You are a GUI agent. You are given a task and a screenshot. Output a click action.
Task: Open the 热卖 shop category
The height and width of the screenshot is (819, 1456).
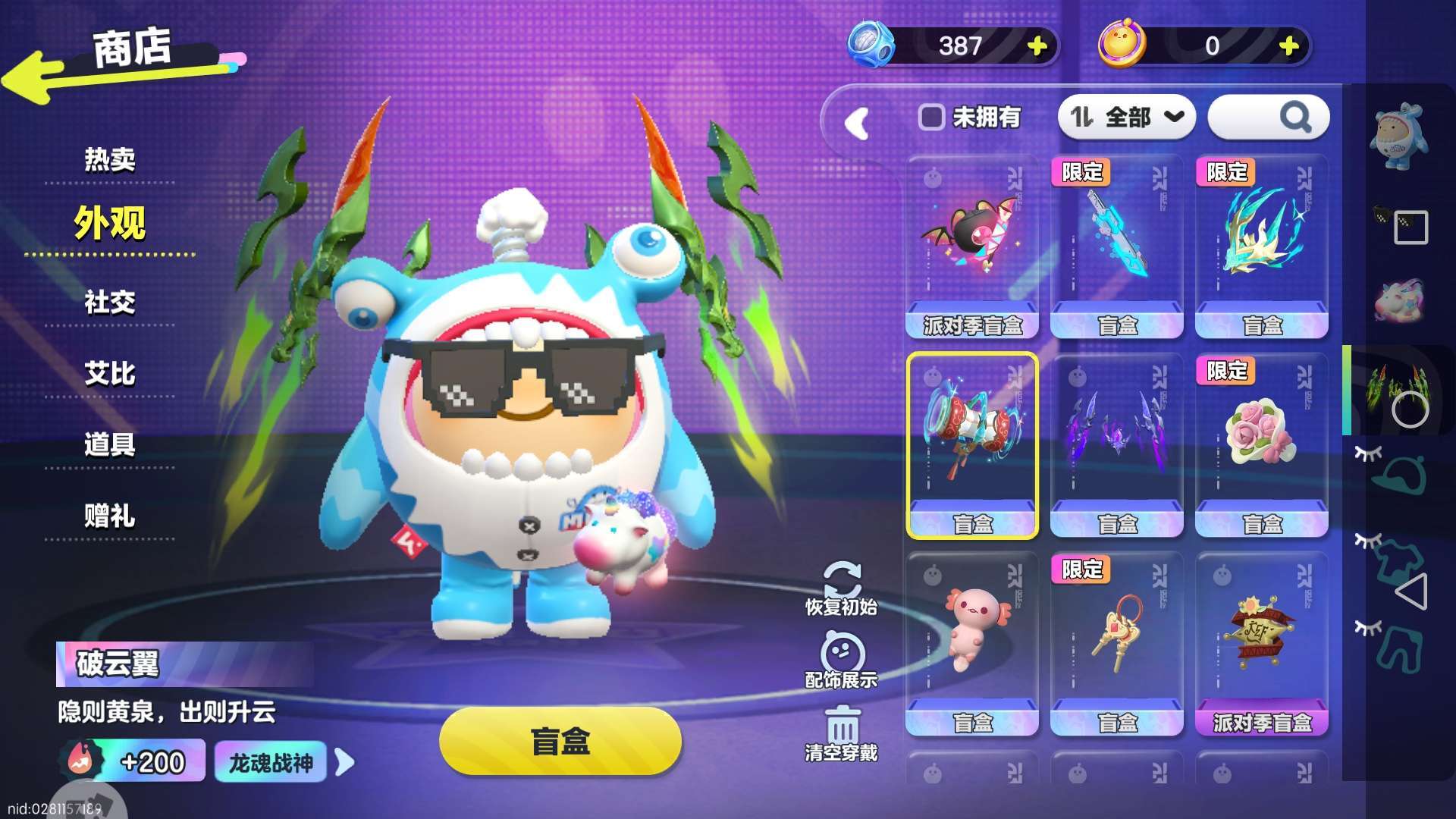110,159
